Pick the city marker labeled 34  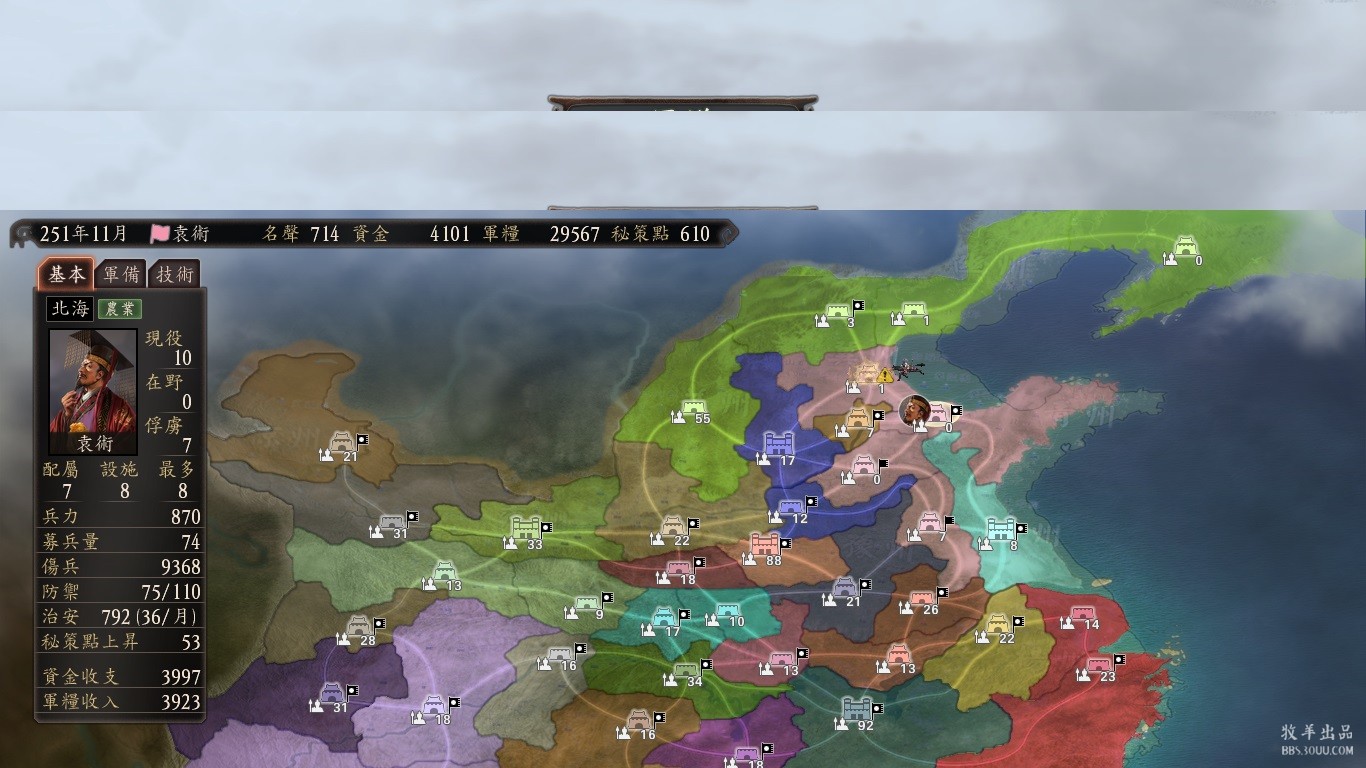pos(686,670)
